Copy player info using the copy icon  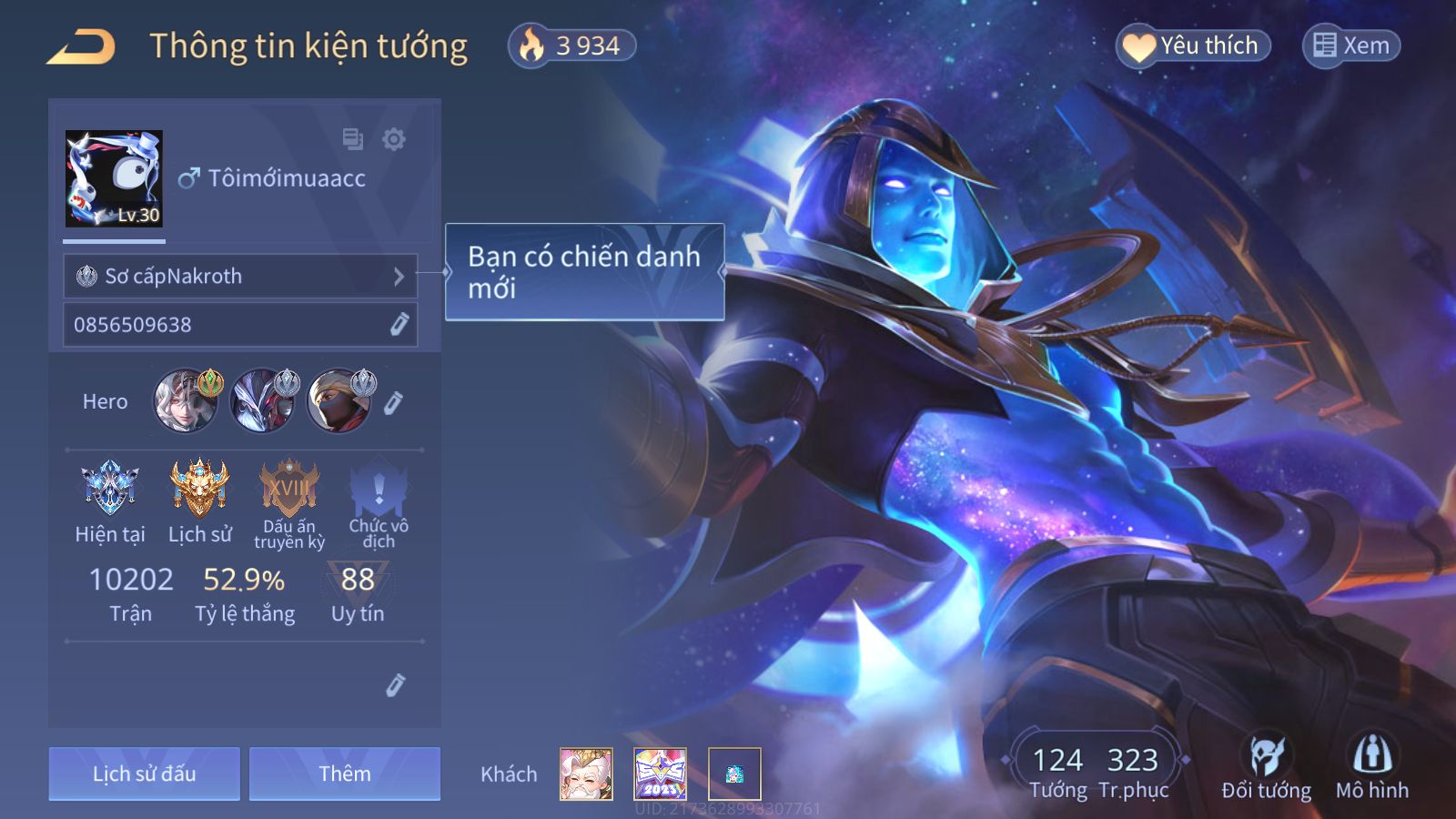[x=352, y=139]
